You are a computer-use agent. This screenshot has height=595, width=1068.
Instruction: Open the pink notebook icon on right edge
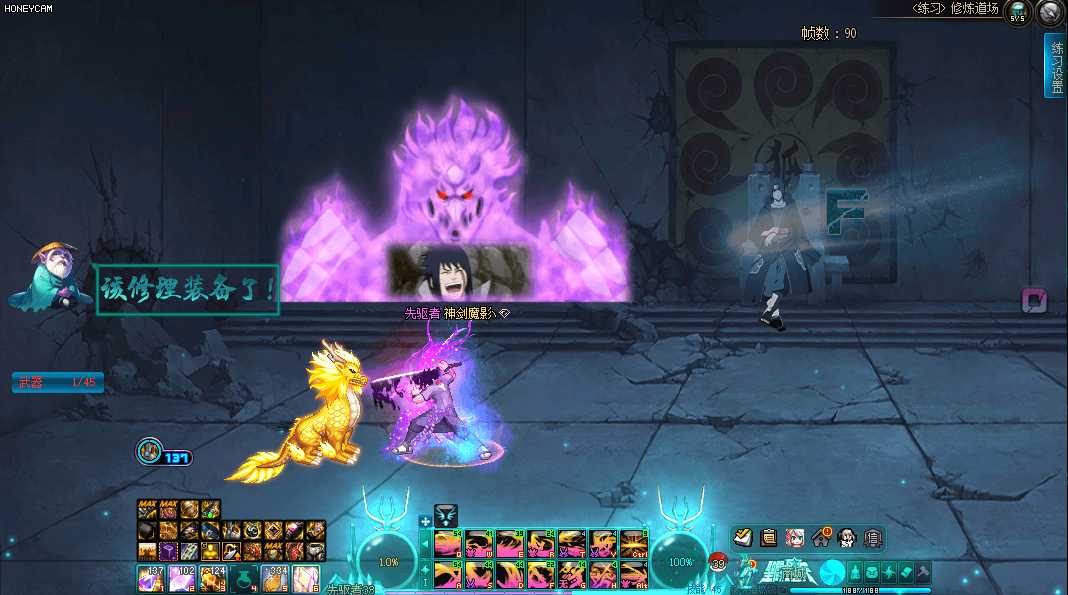click(1034, 301)
